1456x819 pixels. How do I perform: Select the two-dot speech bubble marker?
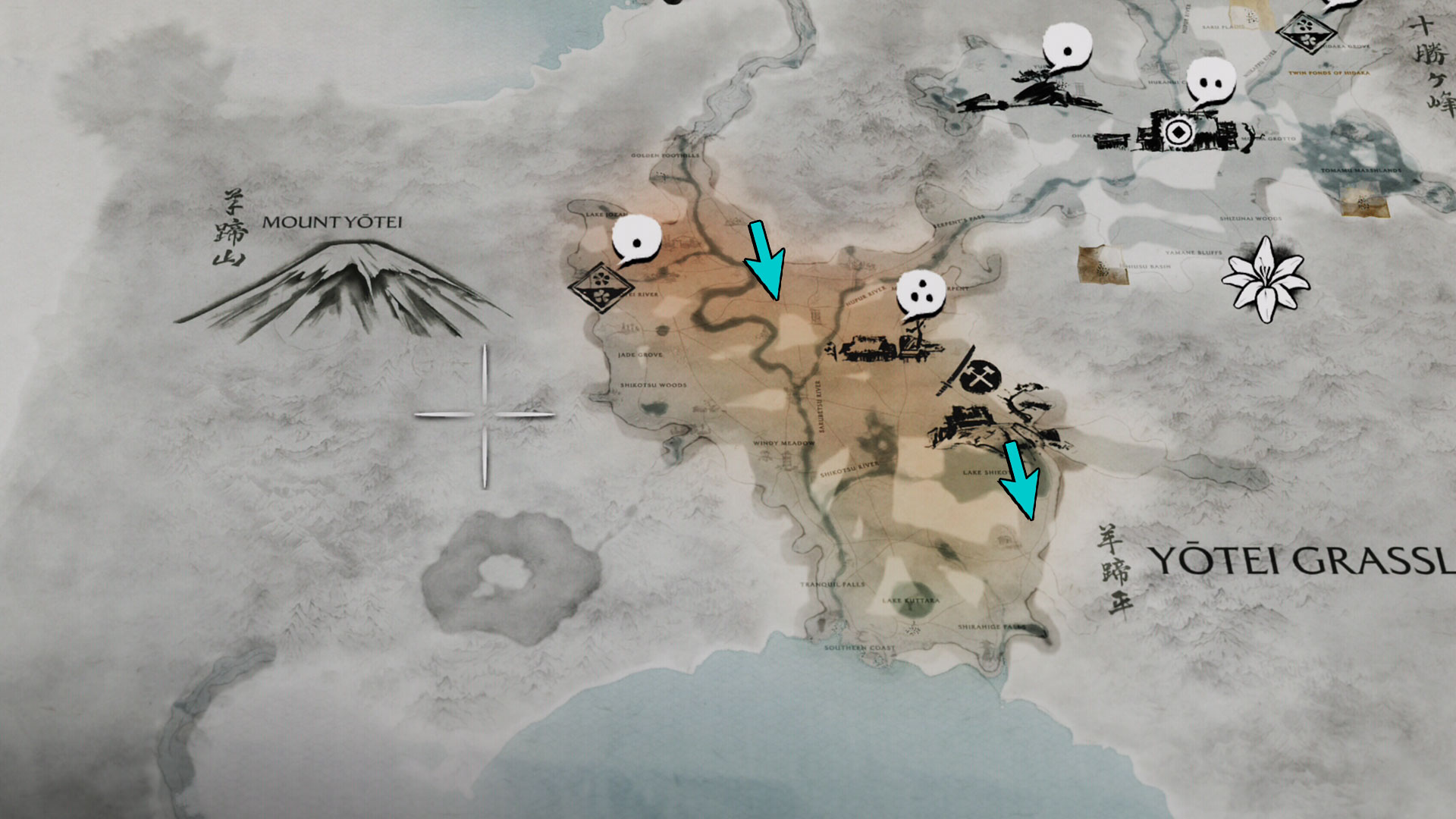click(x=1210, y=82)
